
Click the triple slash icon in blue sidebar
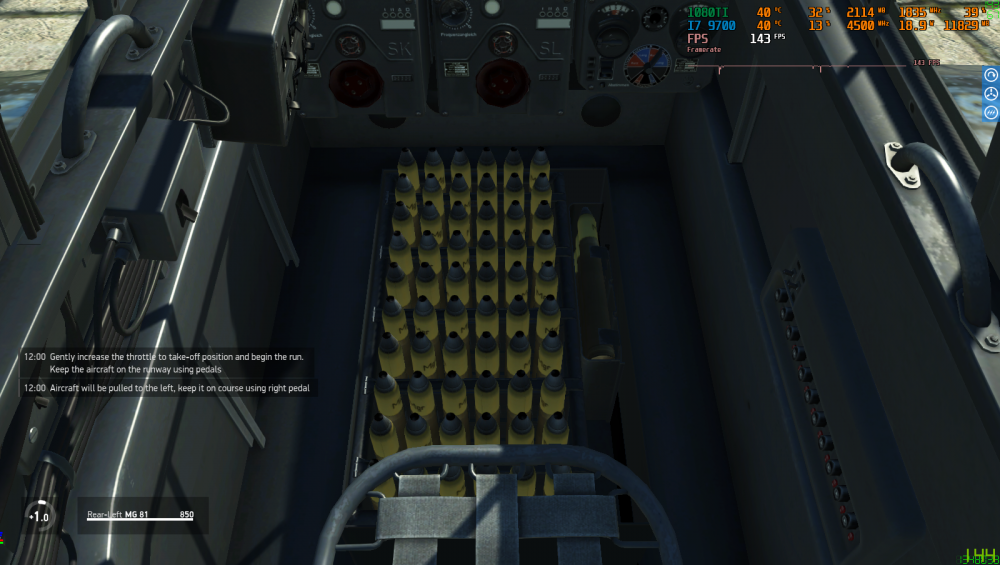(x=991, y=112)
